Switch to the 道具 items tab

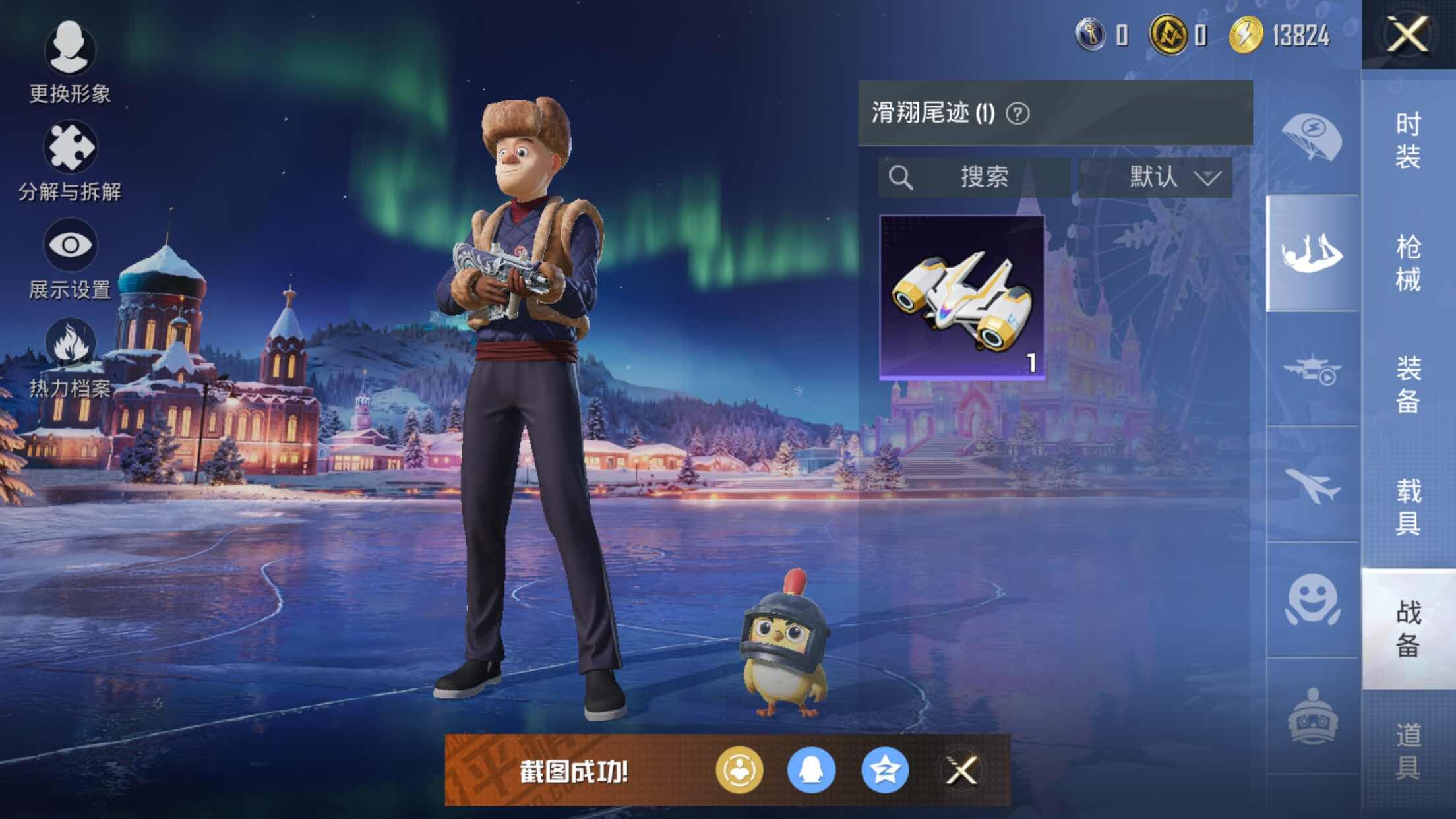pos(1408,750)
